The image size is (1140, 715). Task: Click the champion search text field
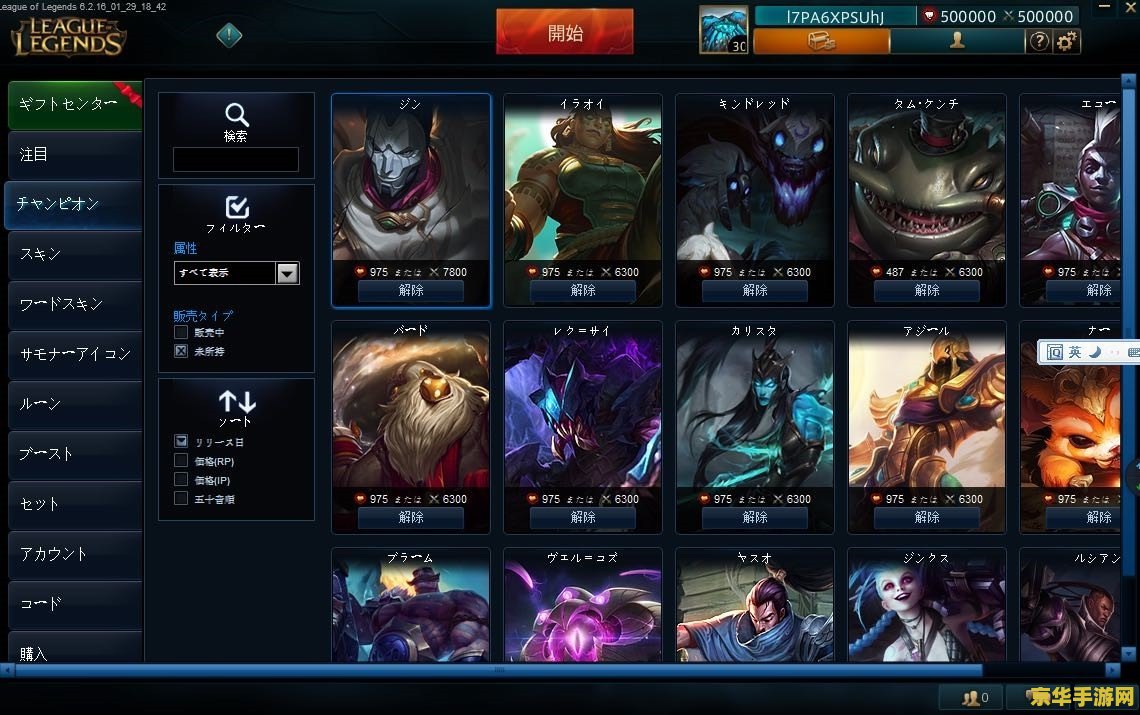[x=236, y=160]
